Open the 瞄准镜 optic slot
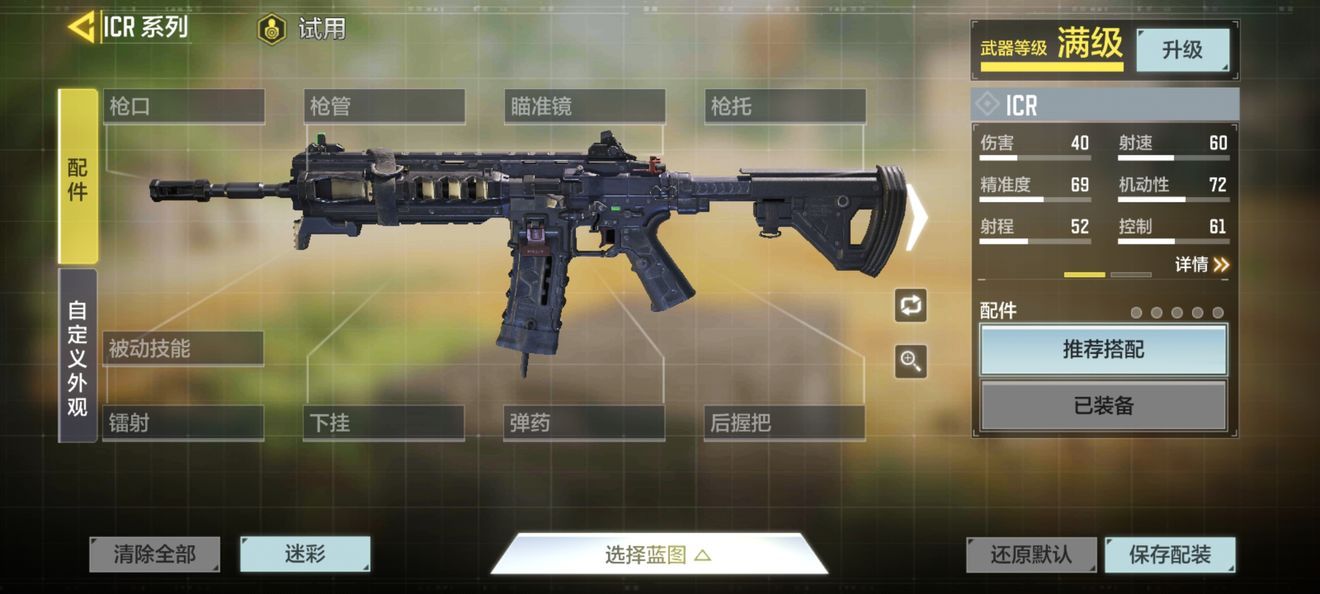The height and width of the screenshot is (594, 1320). click(585, 106)
